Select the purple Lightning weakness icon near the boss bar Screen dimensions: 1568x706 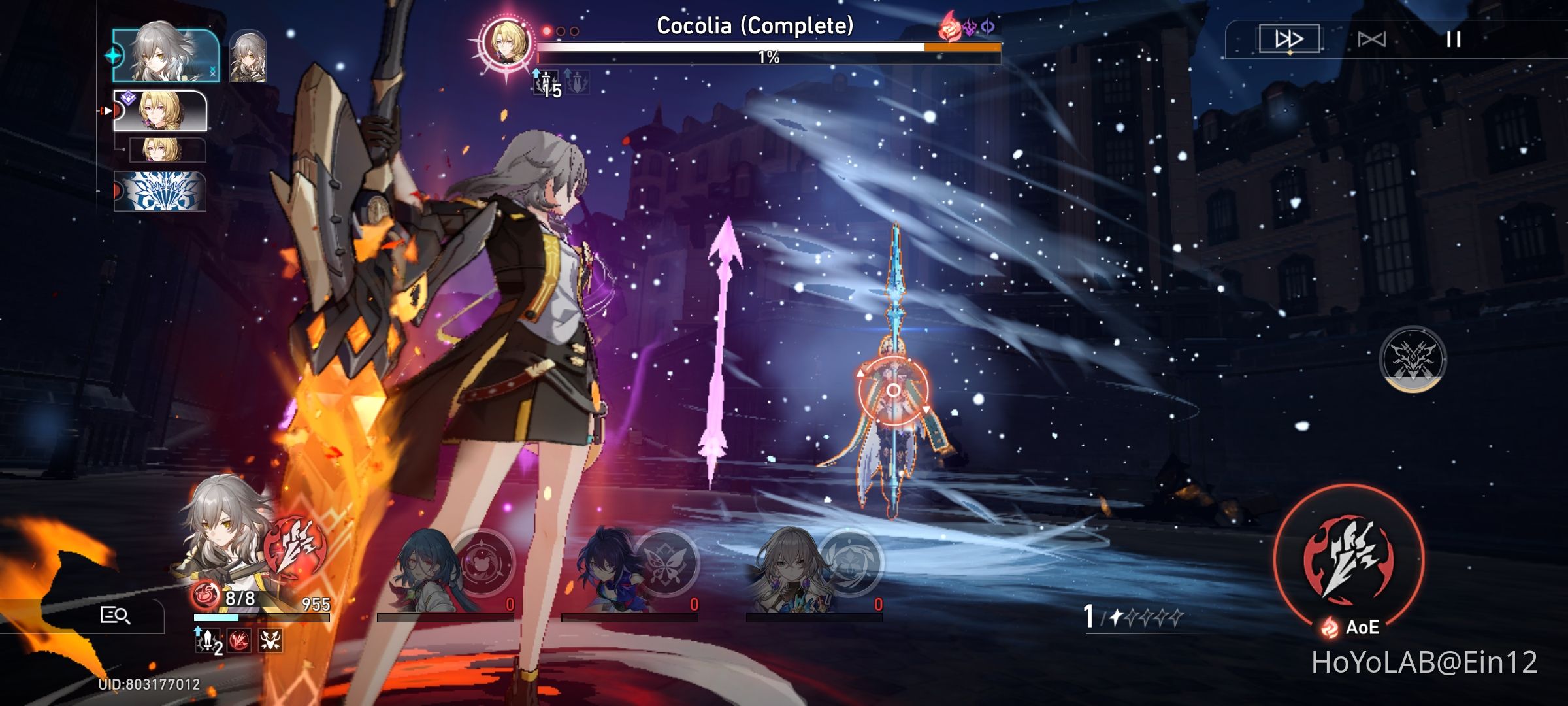[972, 26]
